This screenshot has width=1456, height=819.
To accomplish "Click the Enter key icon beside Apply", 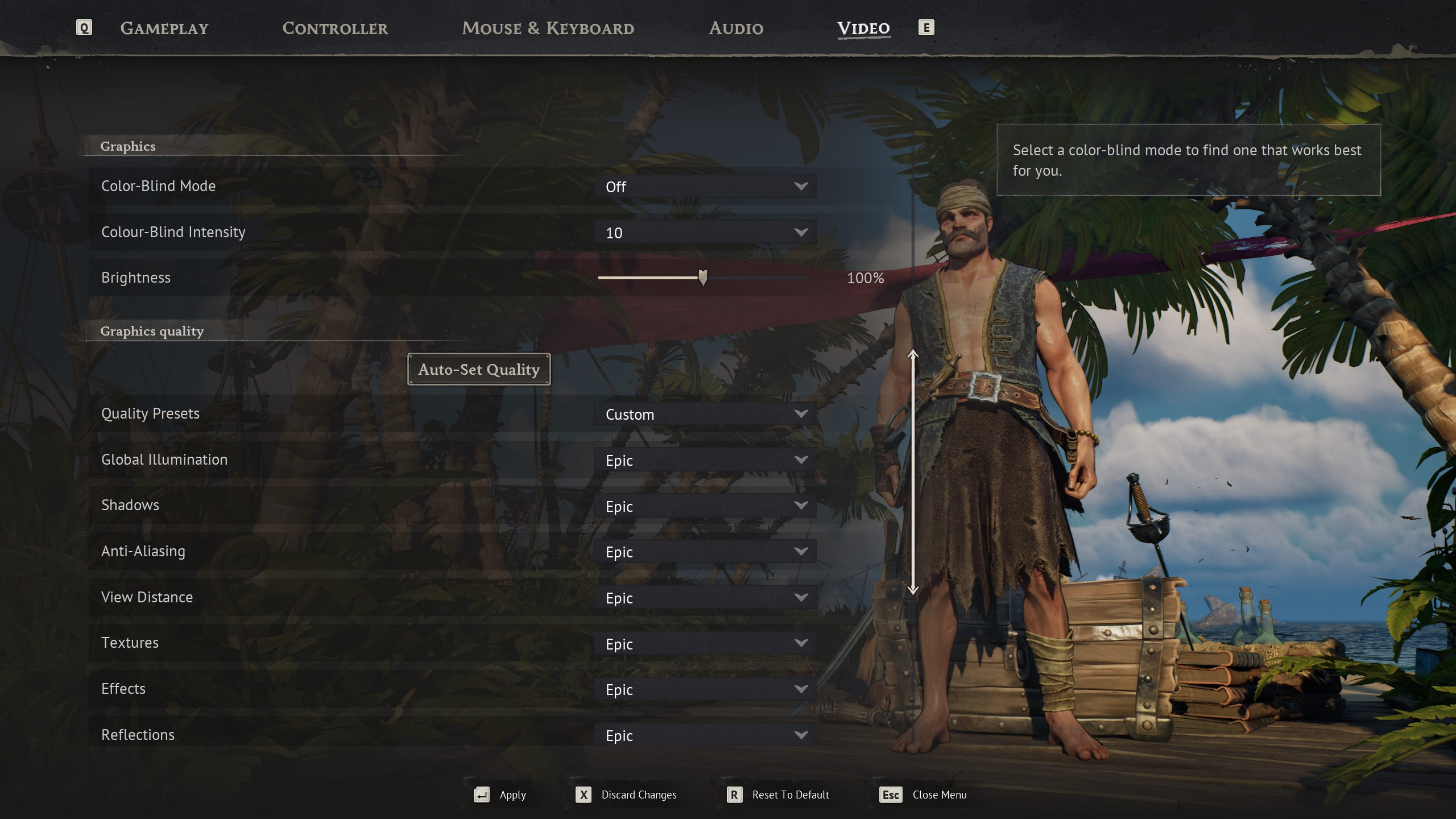I will 481,795.
